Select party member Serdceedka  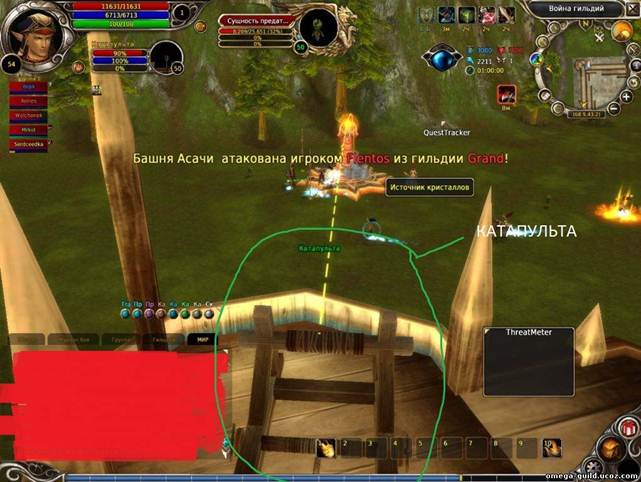pyautogui.click(x=28, y=144)
